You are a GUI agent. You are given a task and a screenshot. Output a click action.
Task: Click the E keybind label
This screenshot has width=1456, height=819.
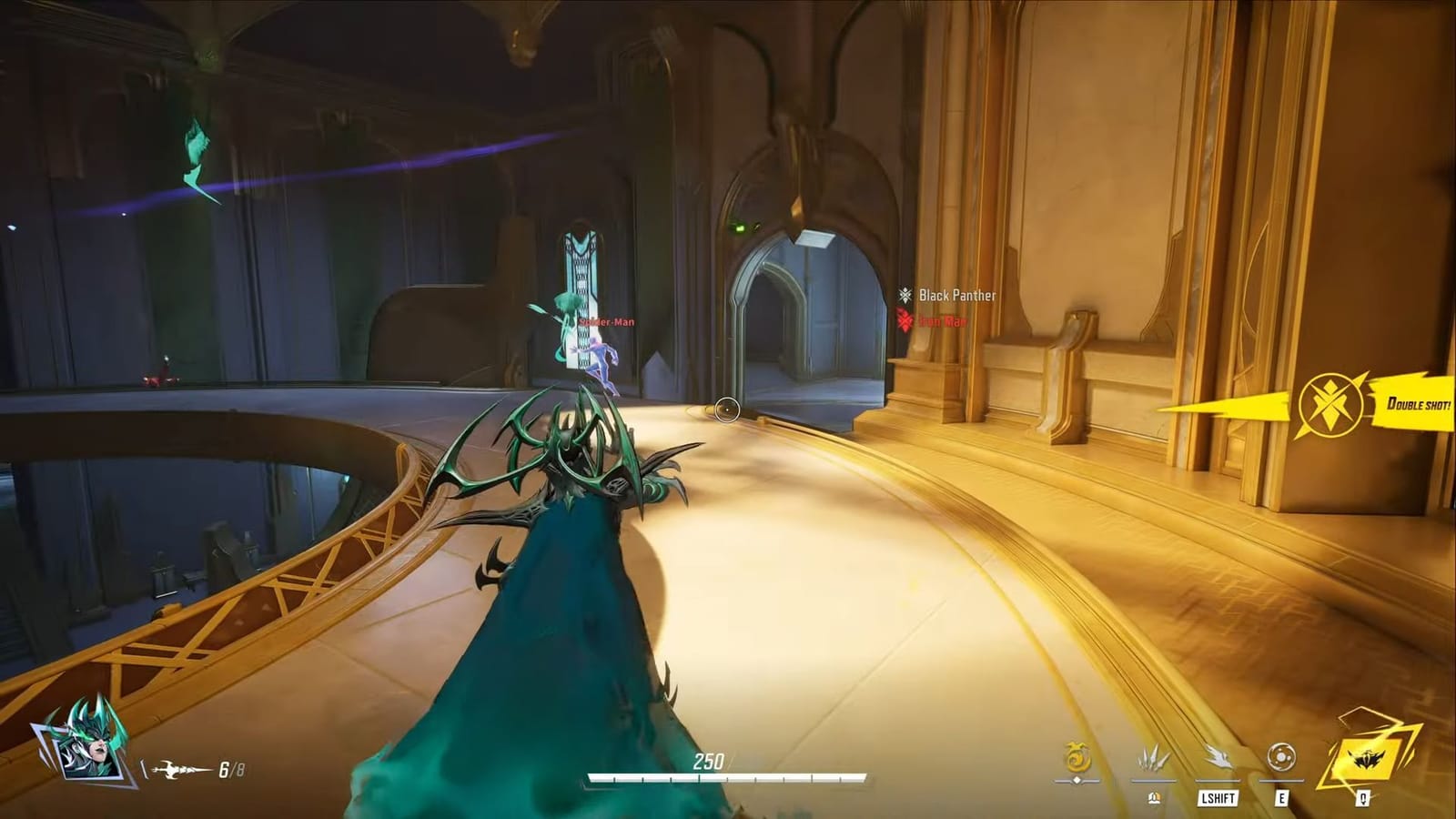coord(1280,797)
